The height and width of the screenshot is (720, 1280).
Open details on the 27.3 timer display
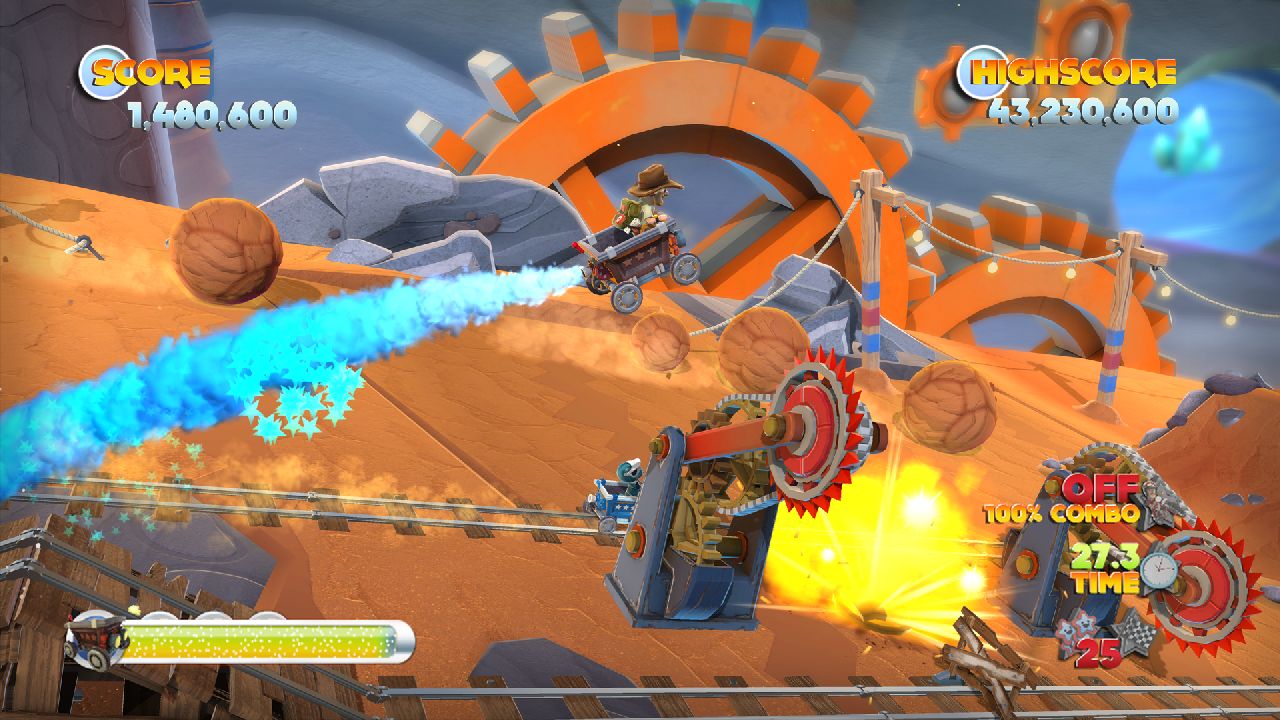pyautogui.click(x=1106, y=558)
